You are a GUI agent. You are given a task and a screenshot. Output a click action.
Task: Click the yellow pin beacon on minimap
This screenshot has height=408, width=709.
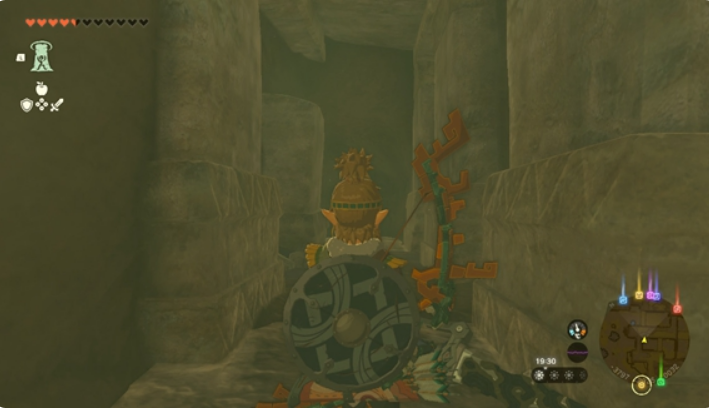pyautogui.click(x=639, y=294)
